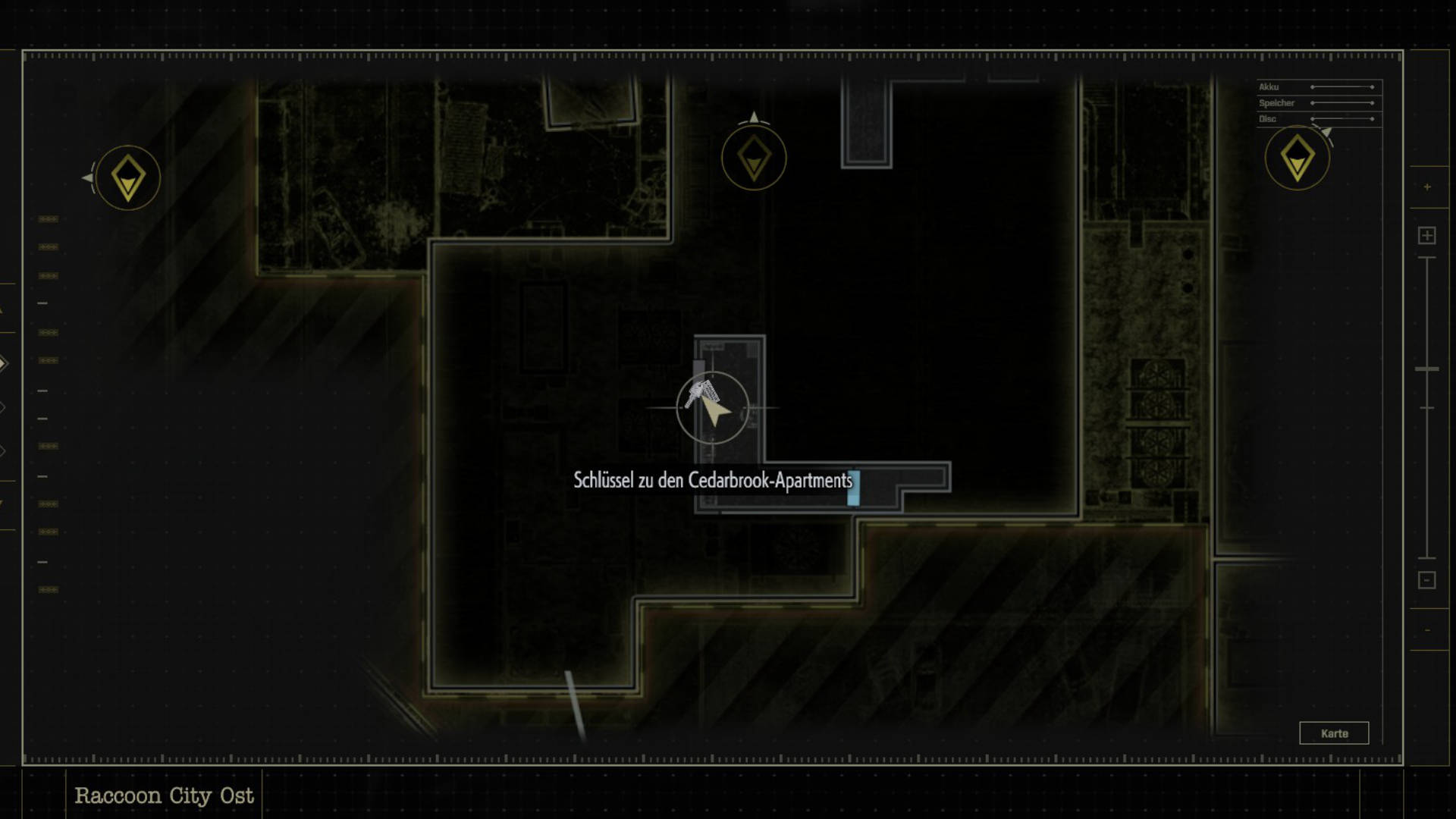Image resolution: width=1456 pixels, height=819 pixels.
Task: Click the boxed plus zoom-in button
Action: tap(1426, 236)
